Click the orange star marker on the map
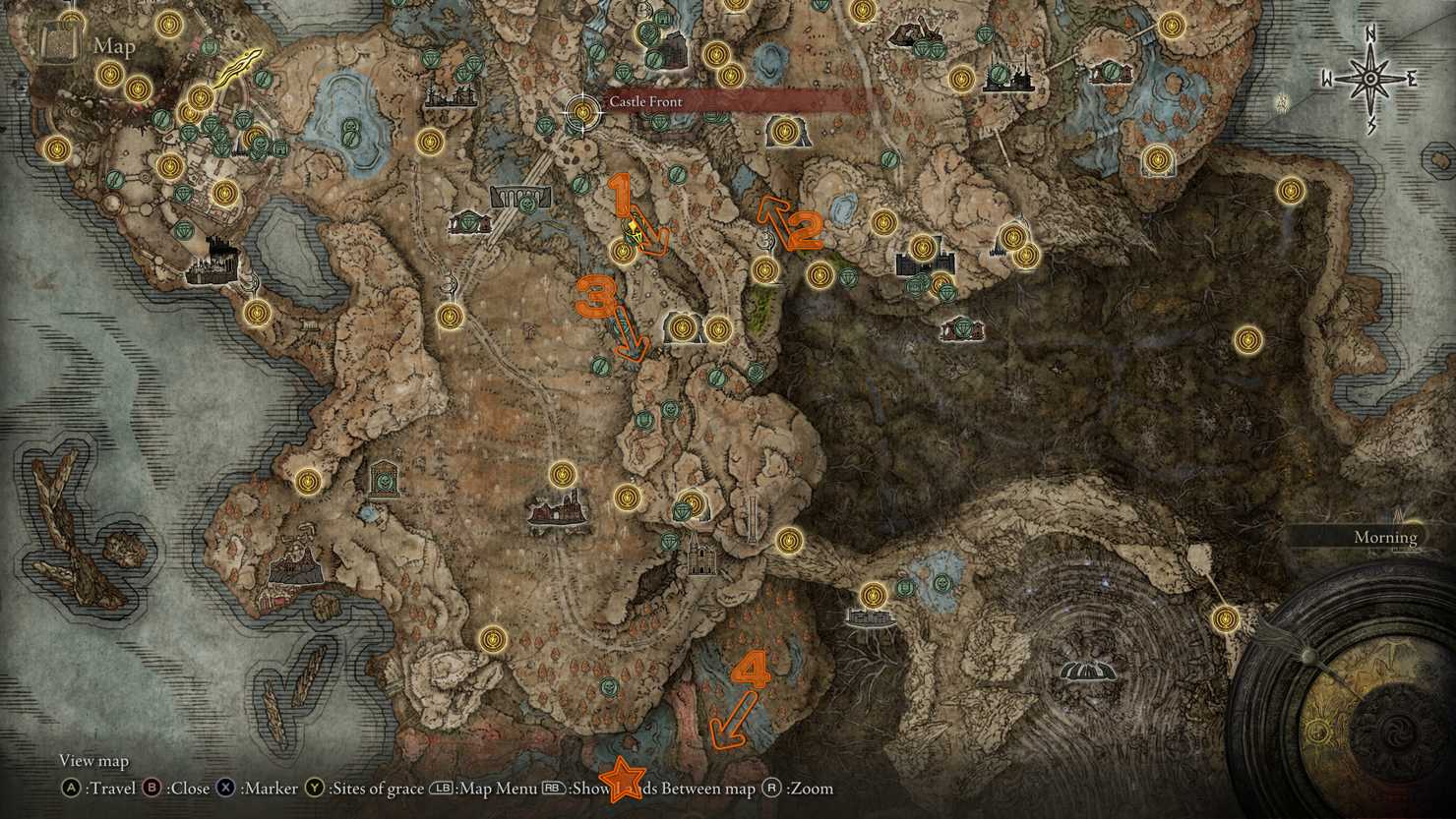Screen dimensions: 1456x819 click(x=622, y=778)
